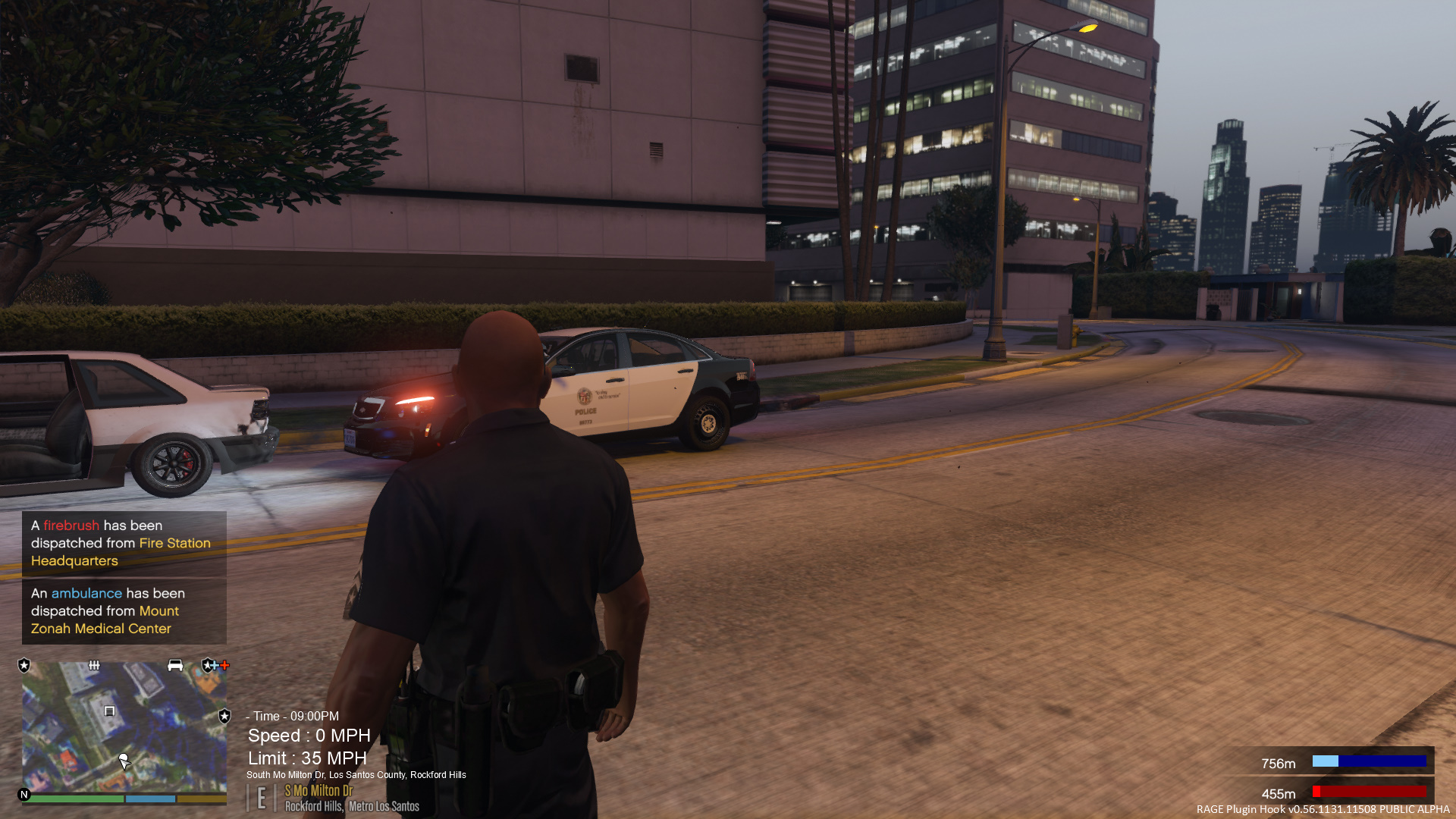1456x819 pixels.
Task: Click the garage door marker on minimap
Action: (x=109, y=711)
